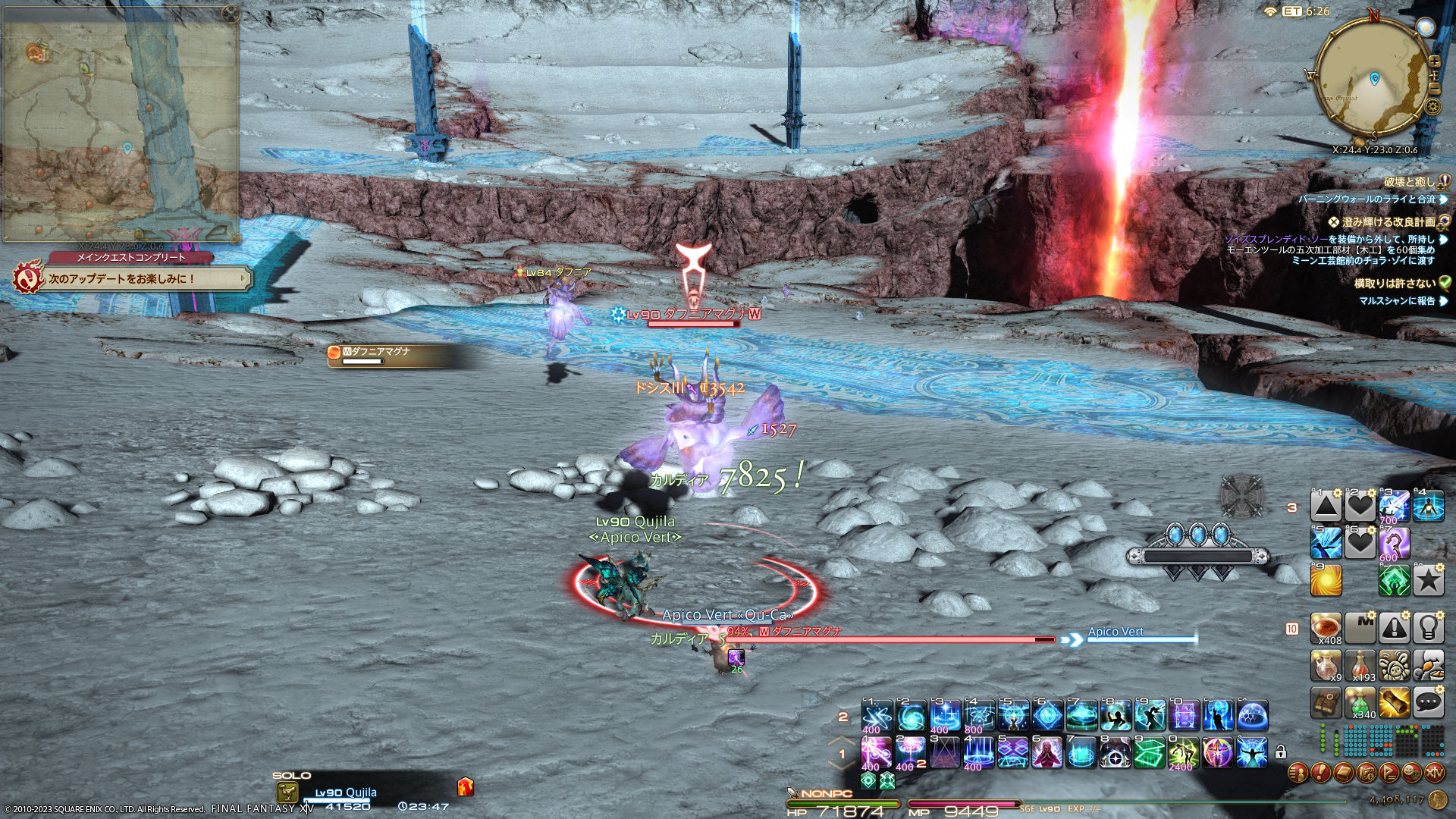
Task: Use the purple staff ability costing 600
Action: click(1394, 543)
